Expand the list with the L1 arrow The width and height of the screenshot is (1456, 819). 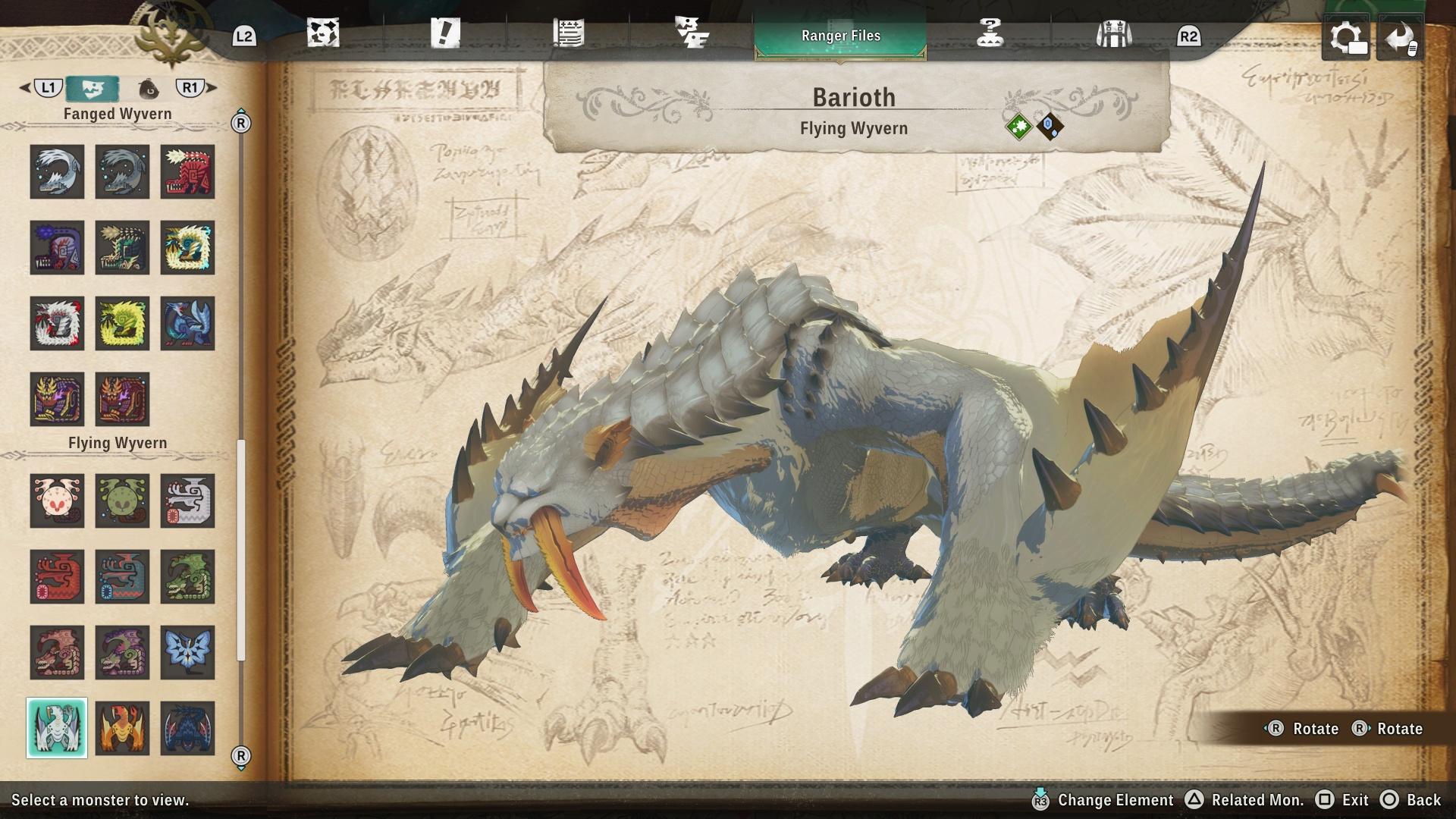pyautogui.click(x=49, y=88)
